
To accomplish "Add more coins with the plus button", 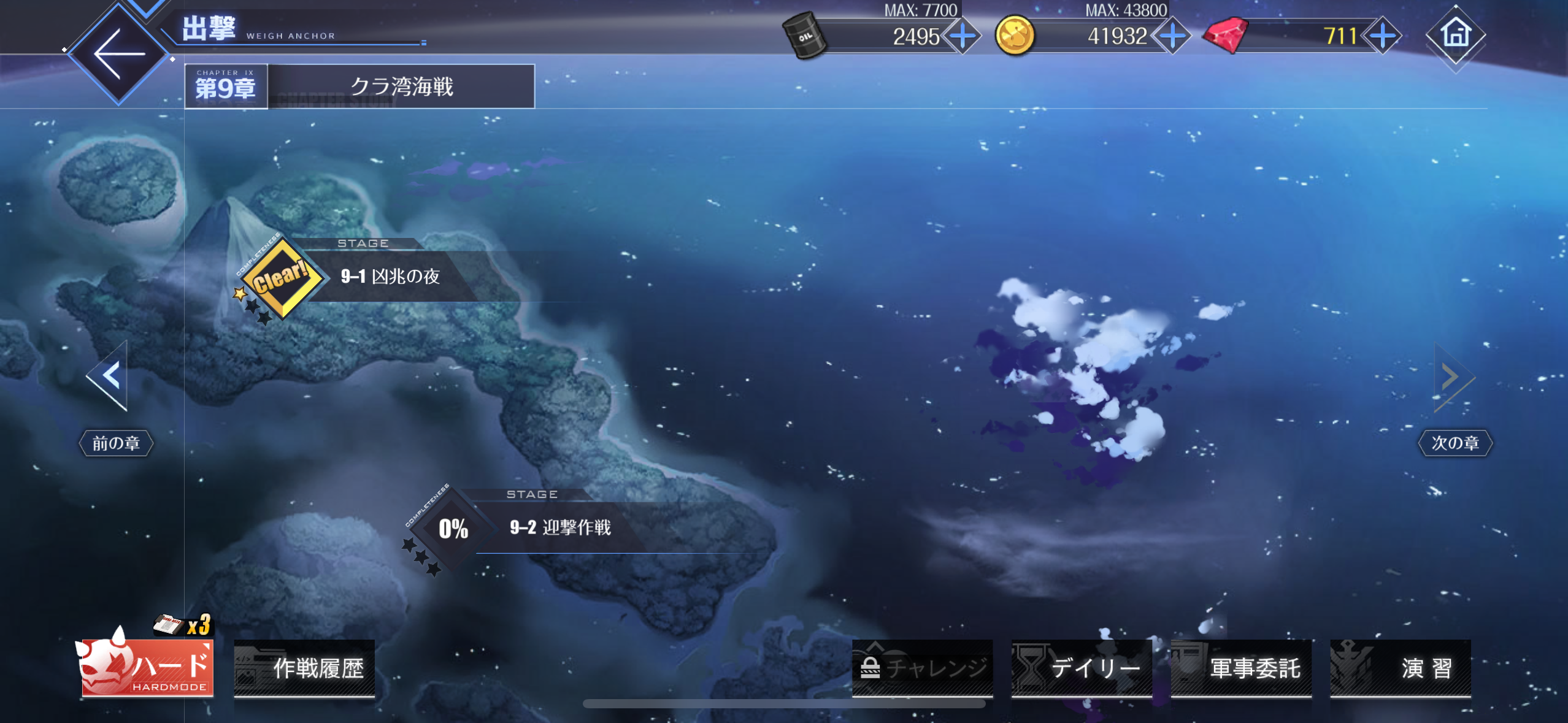I will 1172,36.
